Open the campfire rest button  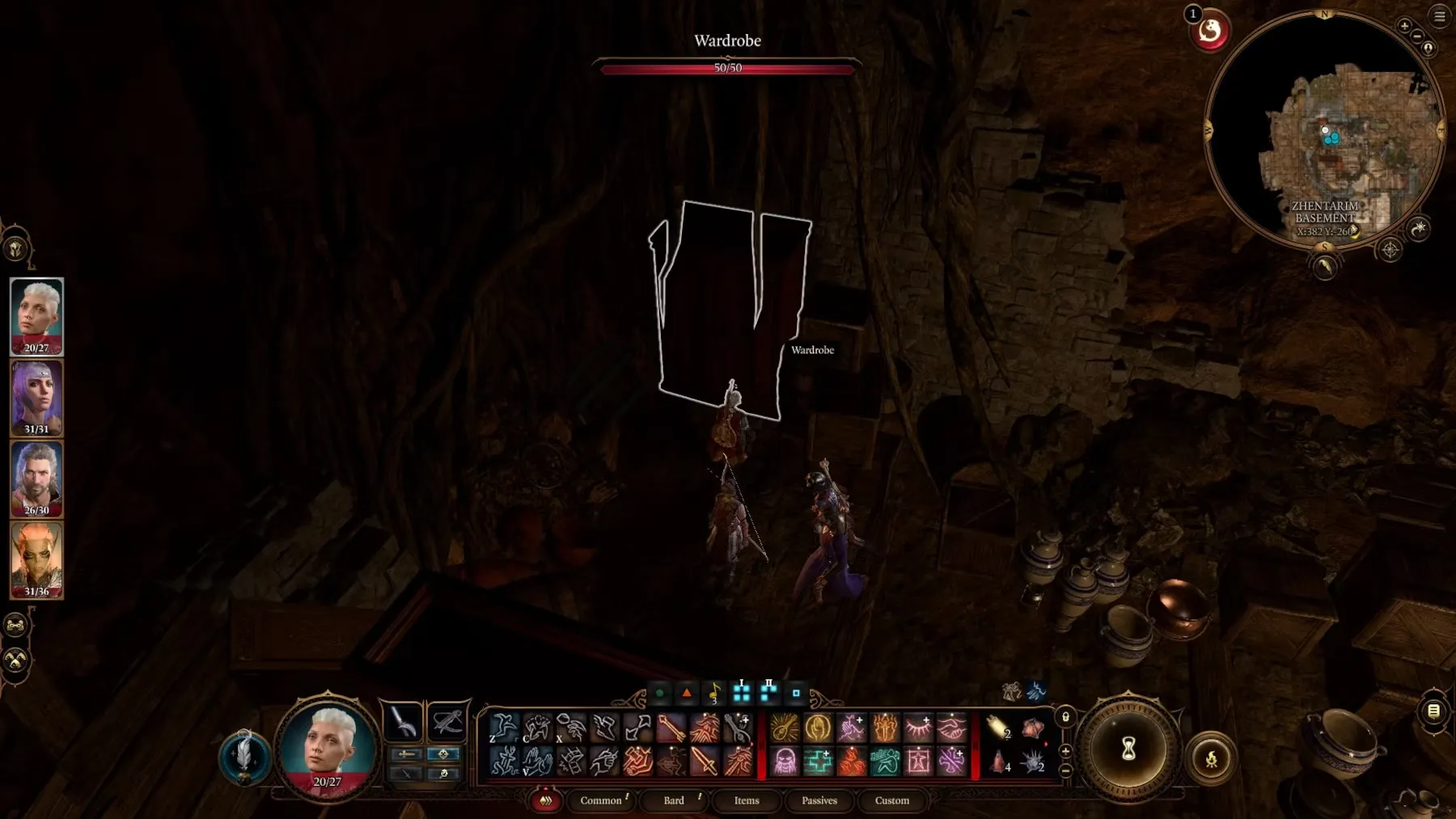tap(1211, 758)
